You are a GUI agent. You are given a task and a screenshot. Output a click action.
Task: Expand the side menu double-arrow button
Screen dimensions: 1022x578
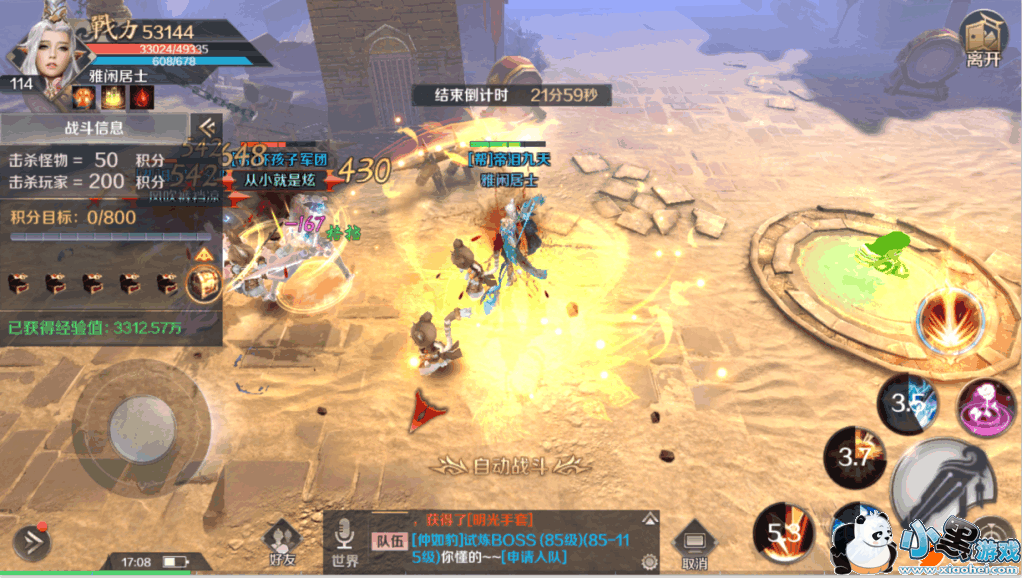point(31,541)
